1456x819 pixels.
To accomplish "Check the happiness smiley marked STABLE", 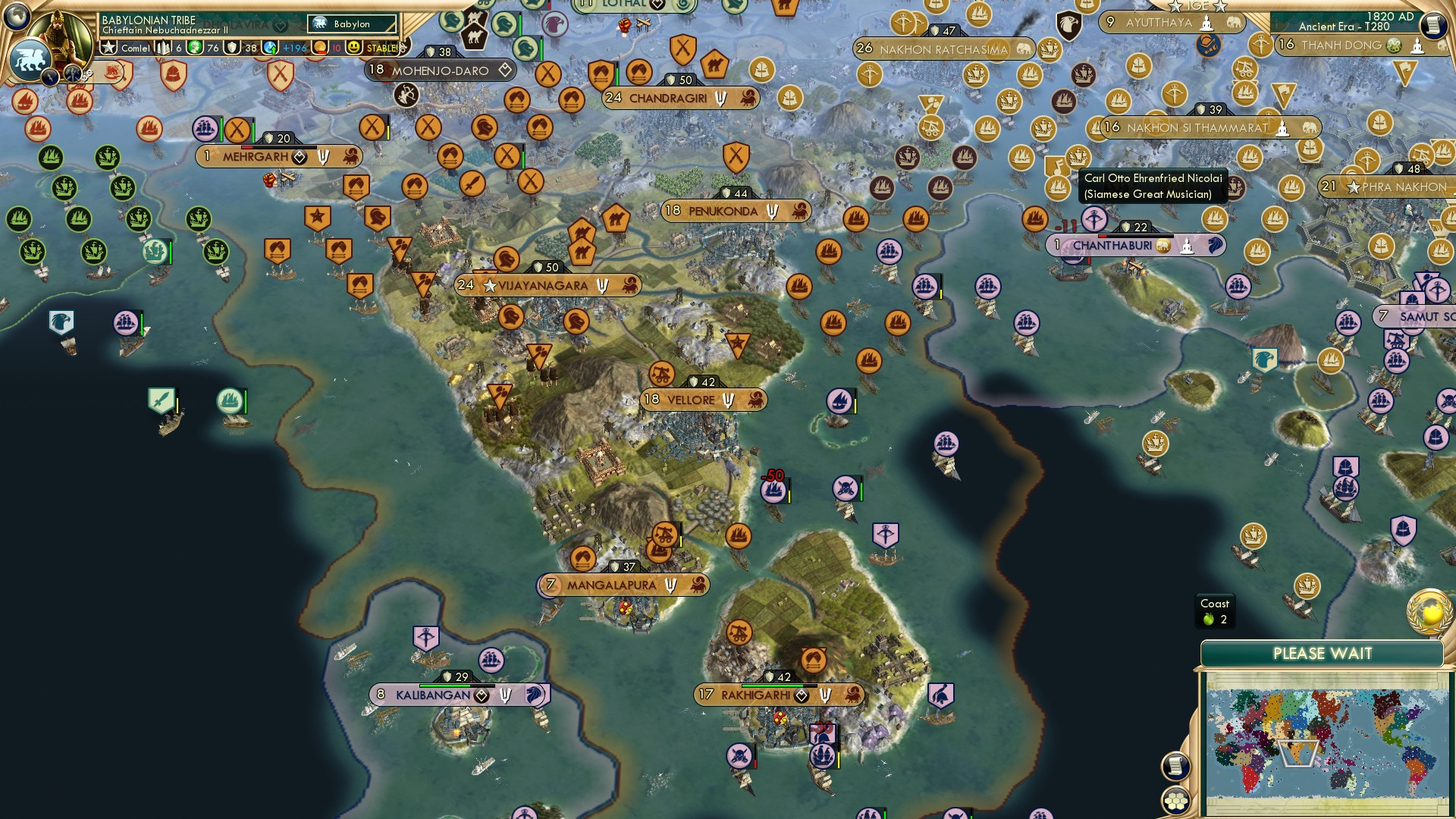I will click(355, 47).
